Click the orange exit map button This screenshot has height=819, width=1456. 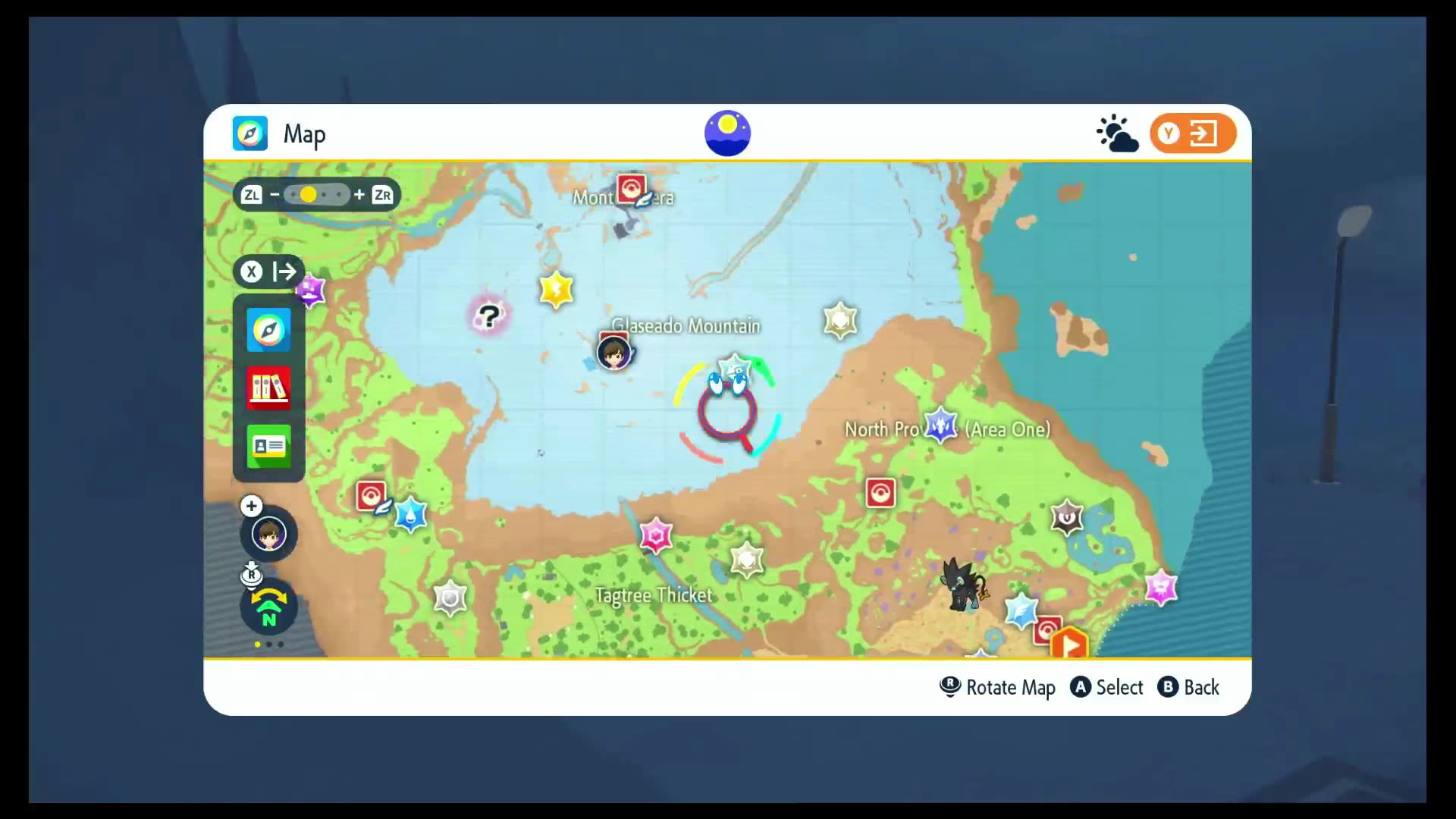[x=1193, y=134]
